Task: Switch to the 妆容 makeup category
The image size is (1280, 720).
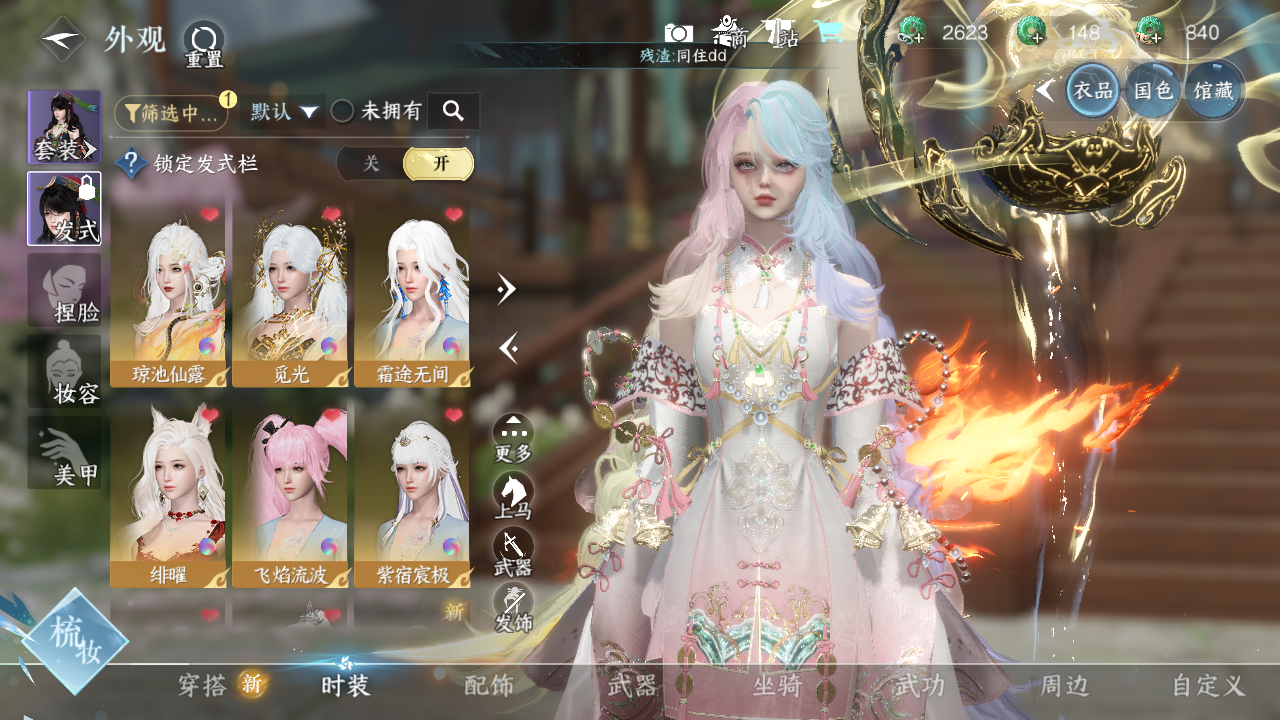Action: tap(64, 372)
